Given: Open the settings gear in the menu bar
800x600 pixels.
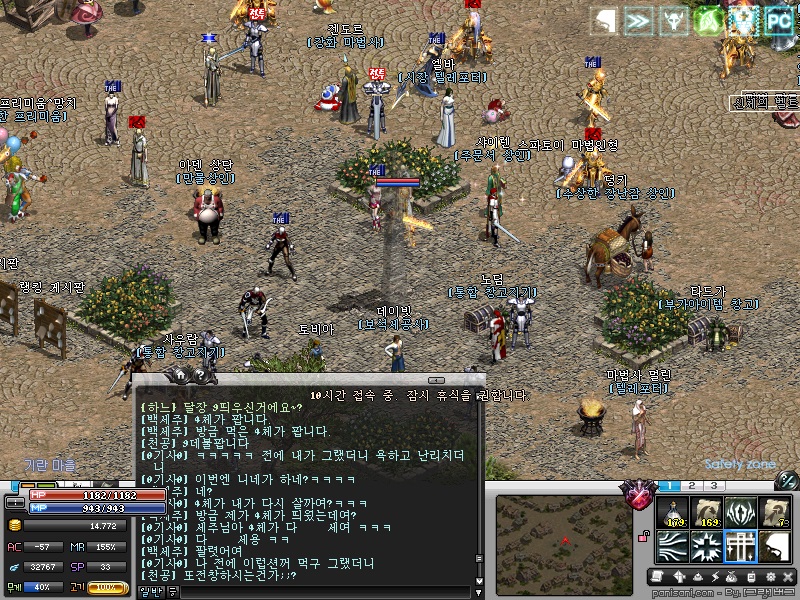Looking at the screenshot, I should coord(770,577).
